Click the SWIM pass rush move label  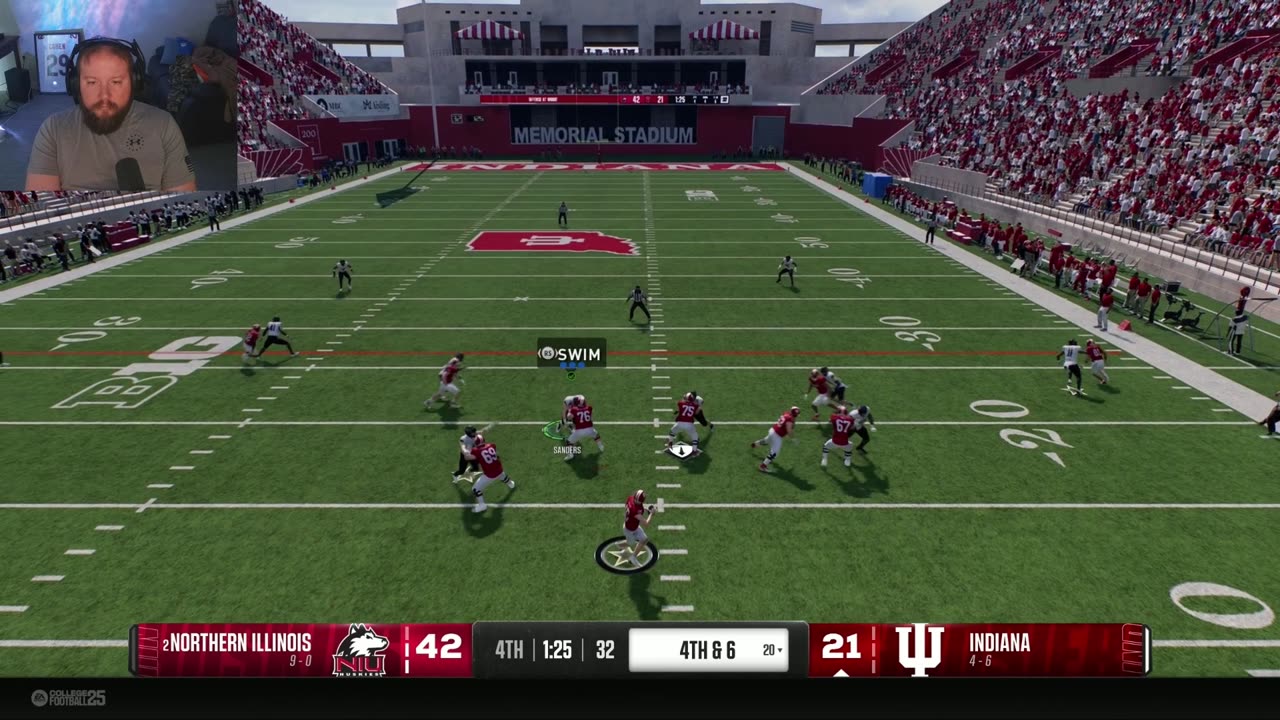[x=572, y=354]
